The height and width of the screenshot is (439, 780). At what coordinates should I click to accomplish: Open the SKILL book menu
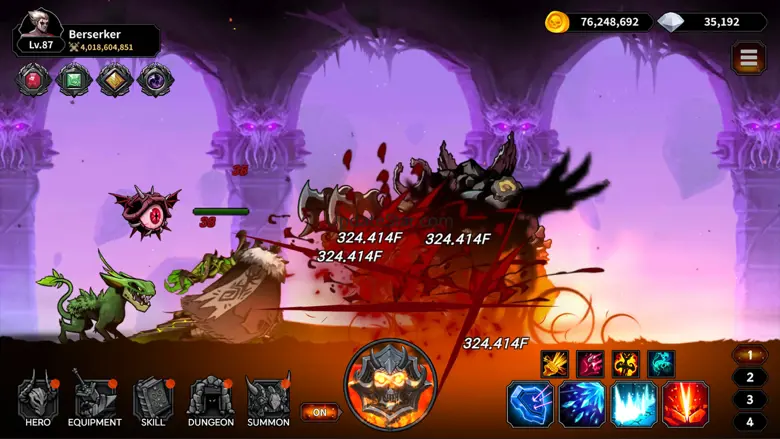coord(153,400)
